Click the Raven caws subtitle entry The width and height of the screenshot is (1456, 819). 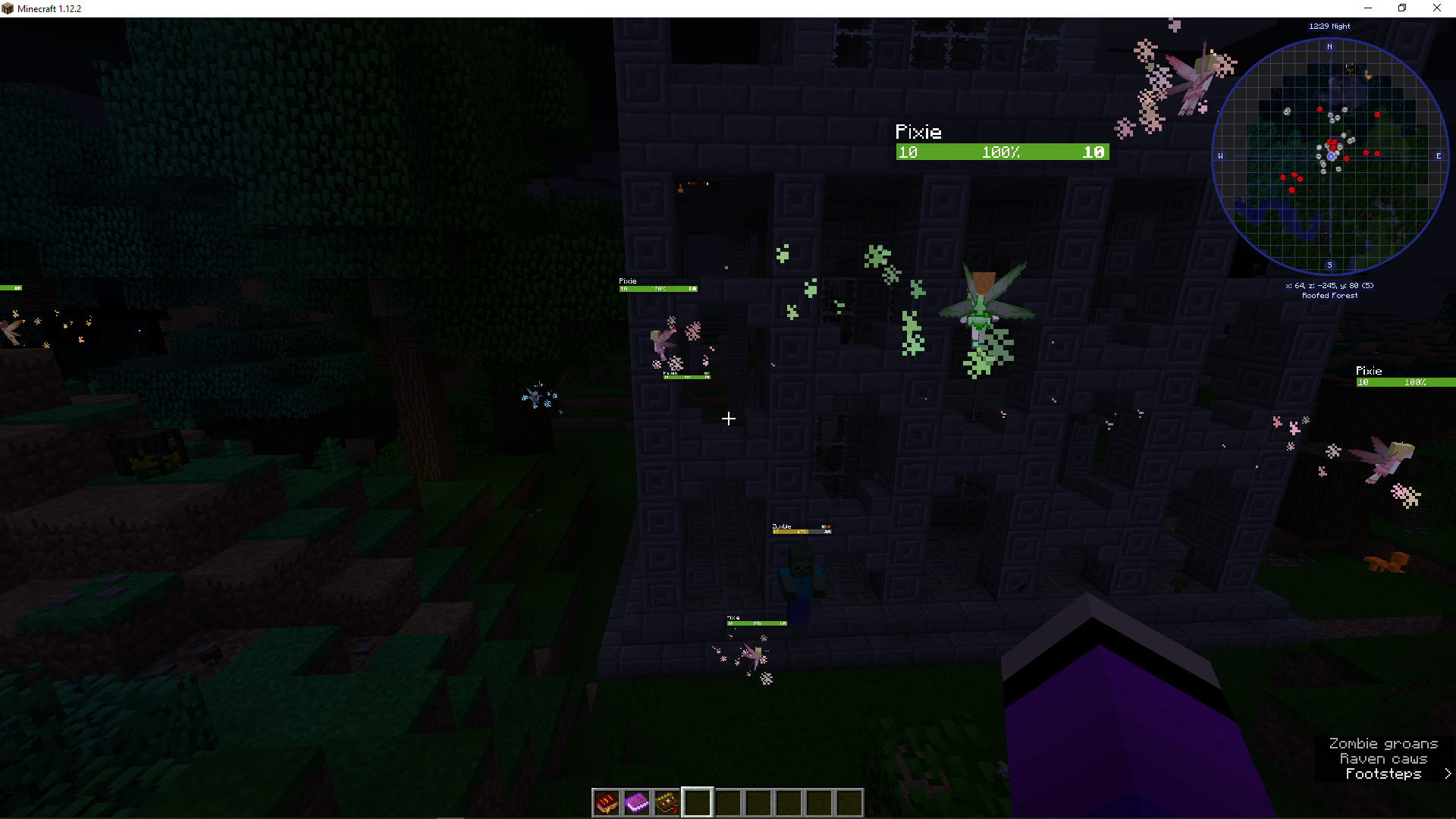click(x=1383, y=758)
